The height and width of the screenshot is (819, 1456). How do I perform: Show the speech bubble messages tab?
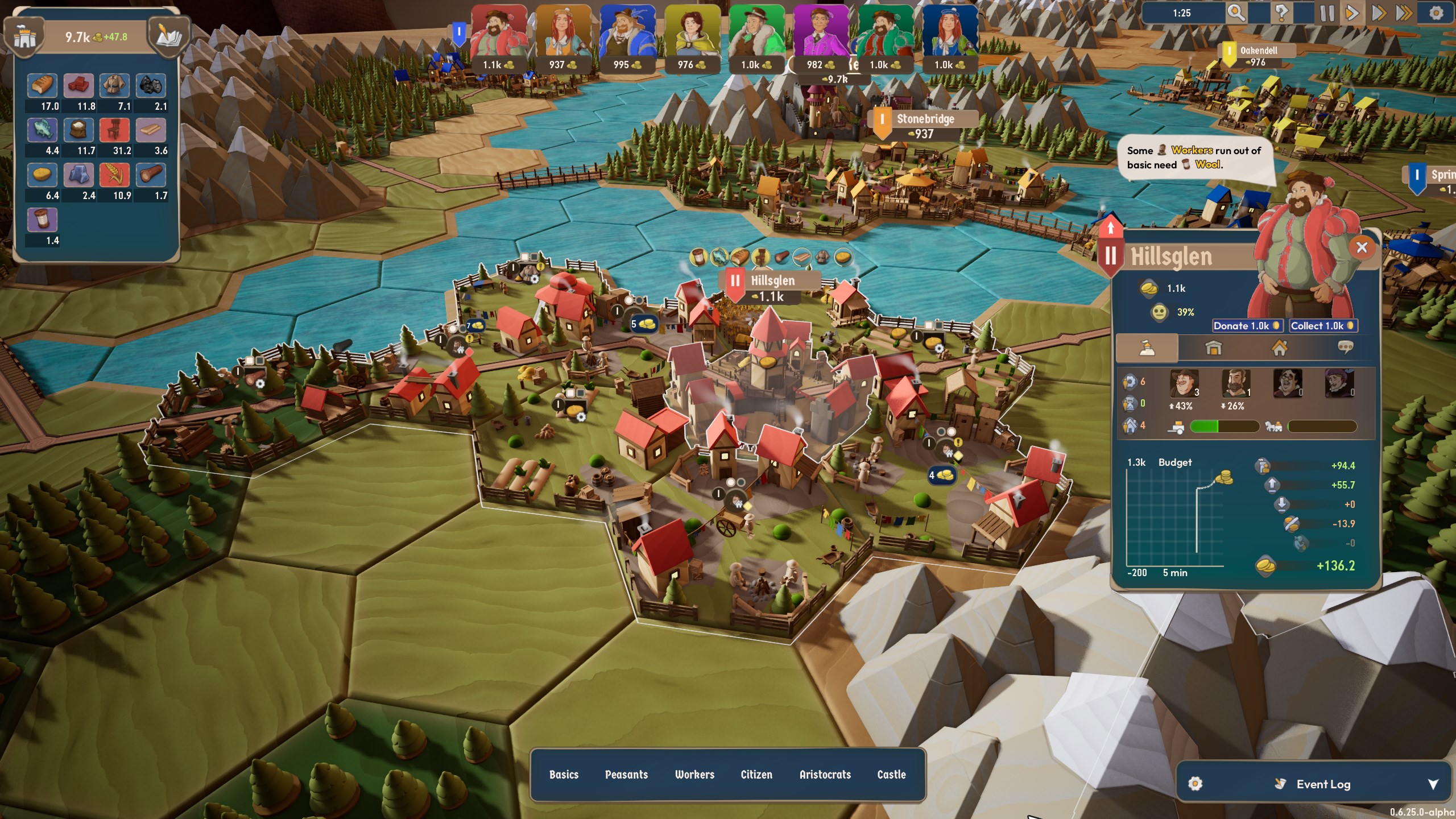pyautogui.click(x=1345, y=348)
